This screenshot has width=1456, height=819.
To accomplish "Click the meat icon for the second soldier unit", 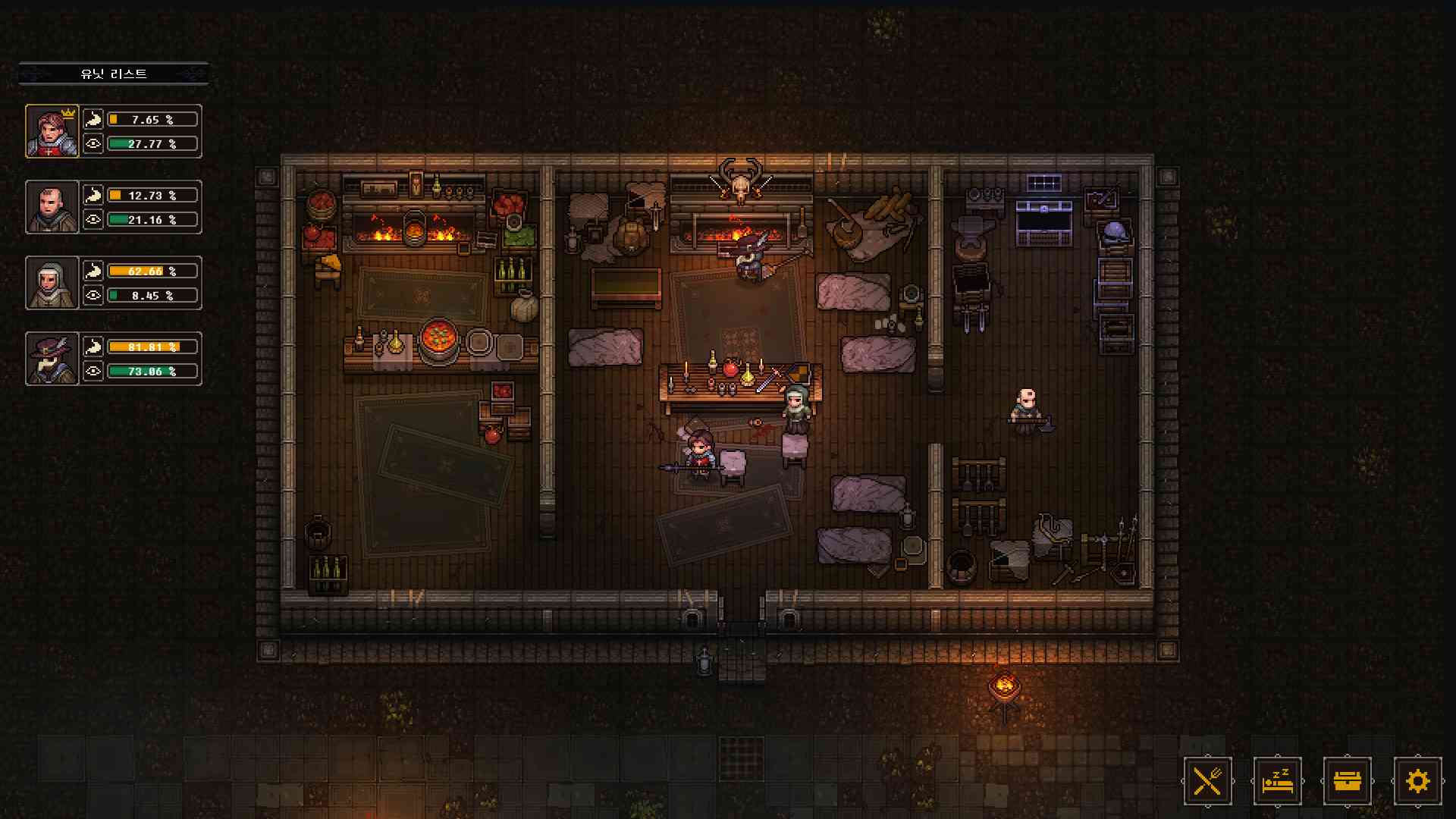I will [93, 195].
